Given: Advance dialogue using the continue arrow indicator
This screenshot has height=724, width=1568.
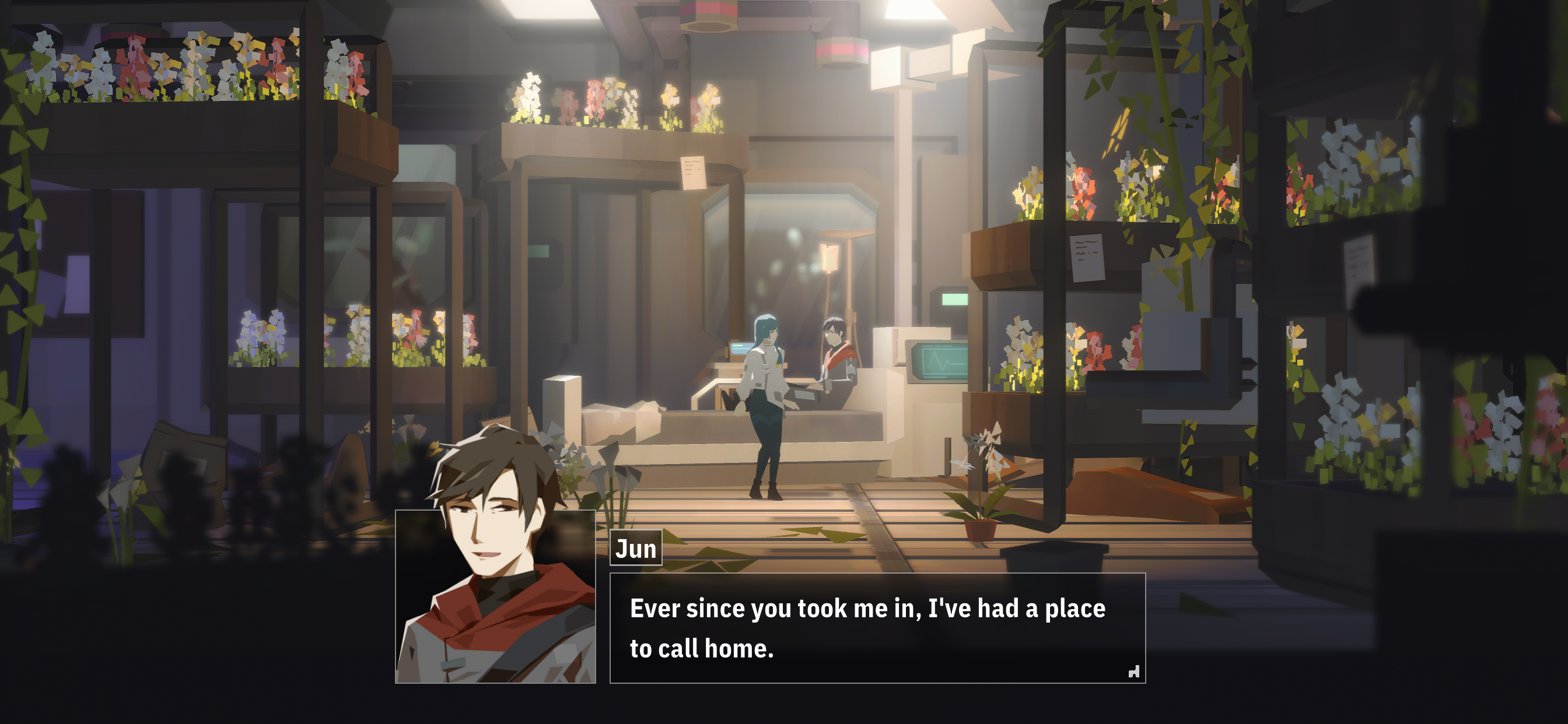Looking at the screenshot, I should click(1133, 672).
